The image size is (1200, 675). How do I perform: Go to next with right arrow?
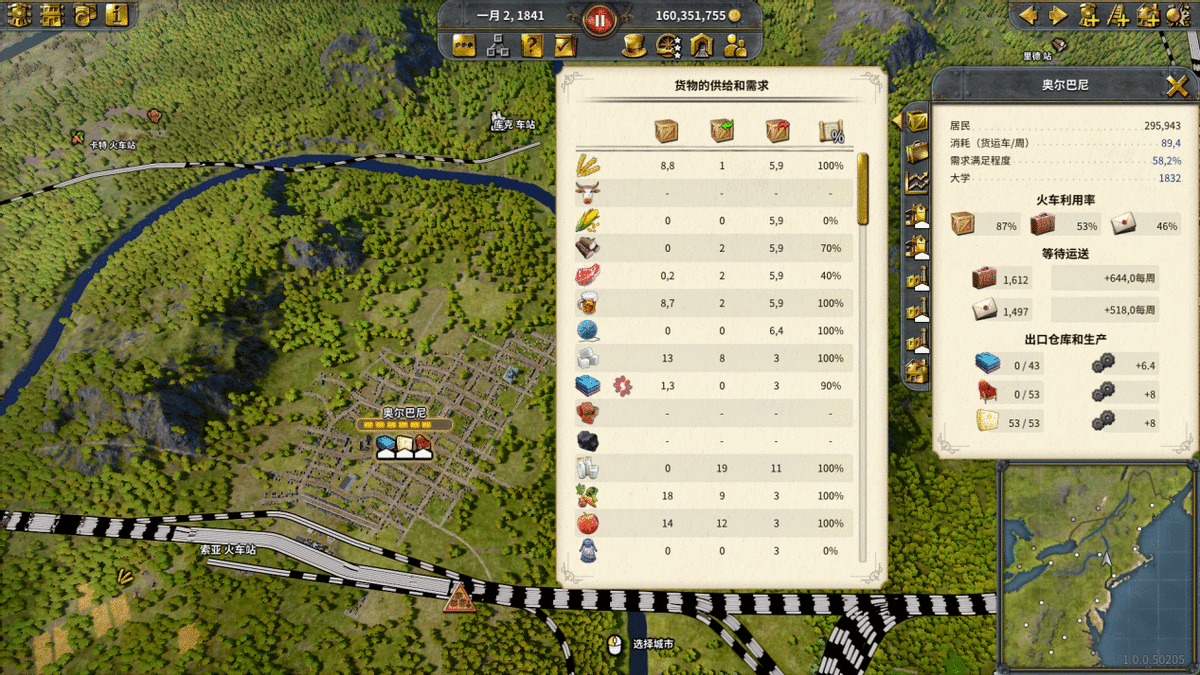1057,15
